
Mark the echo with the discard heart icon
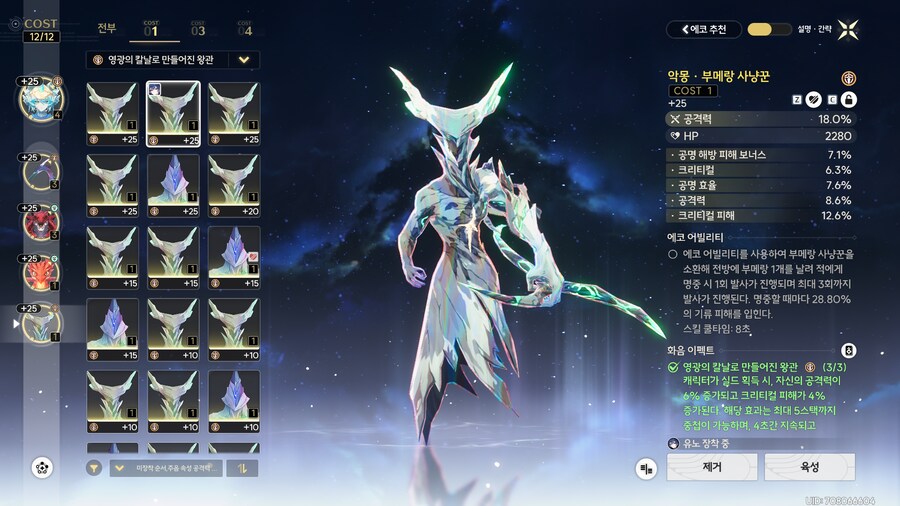point(814,99)
